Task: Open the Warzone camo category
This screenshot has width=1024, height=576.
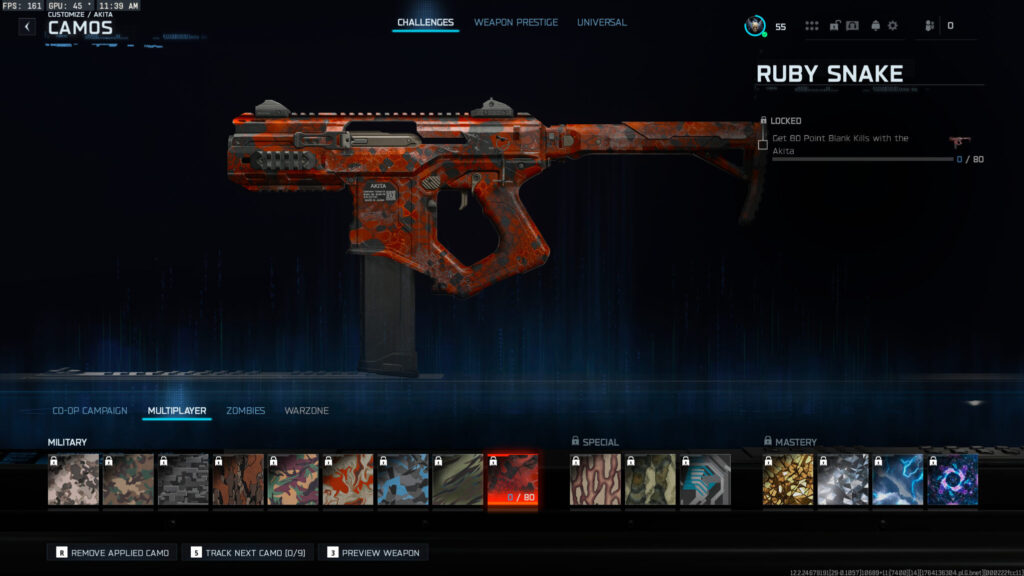Action: tap(306, 411)
